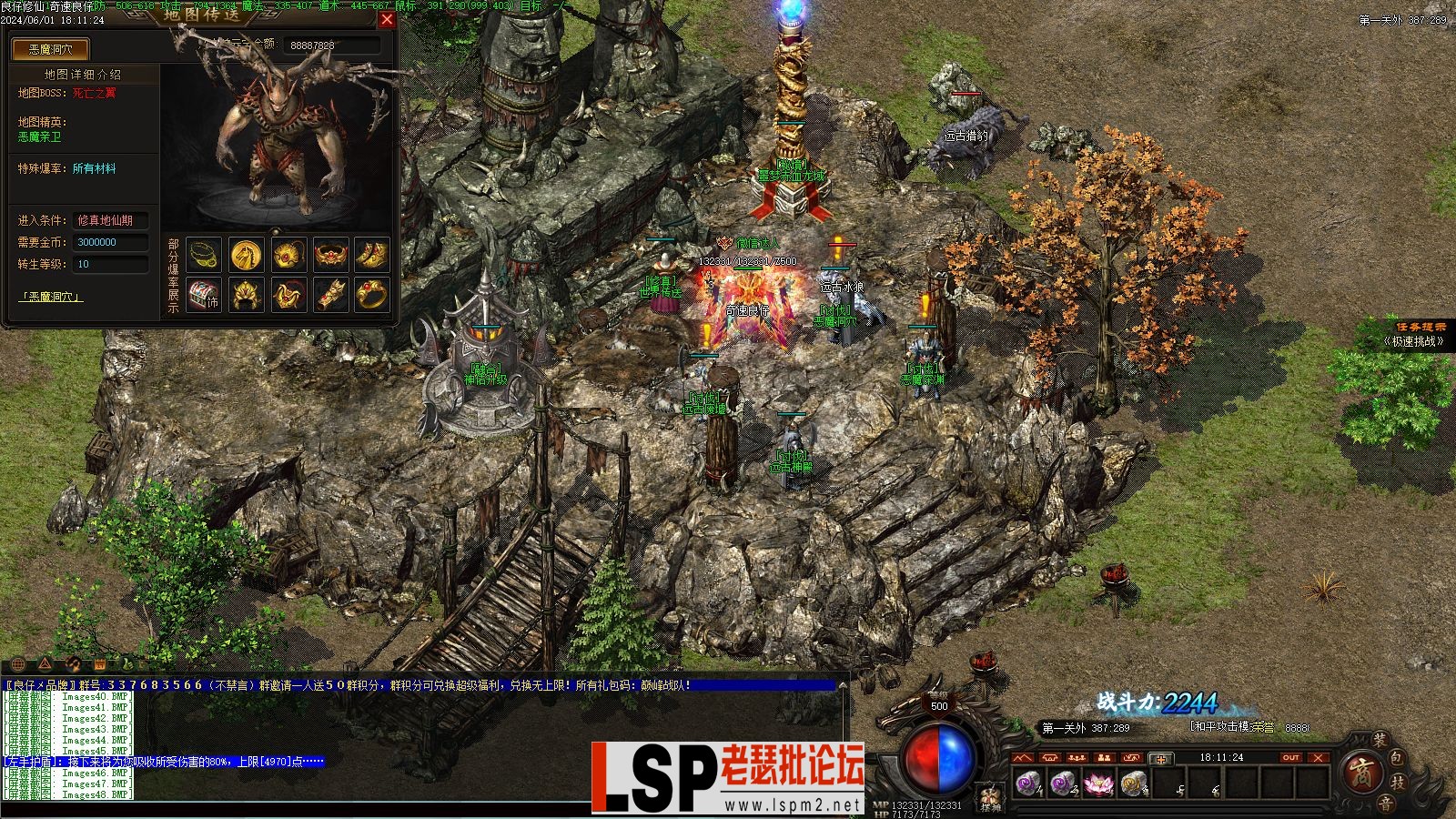Inspect the treasure chest 饰 drop icon

point(205,295)
